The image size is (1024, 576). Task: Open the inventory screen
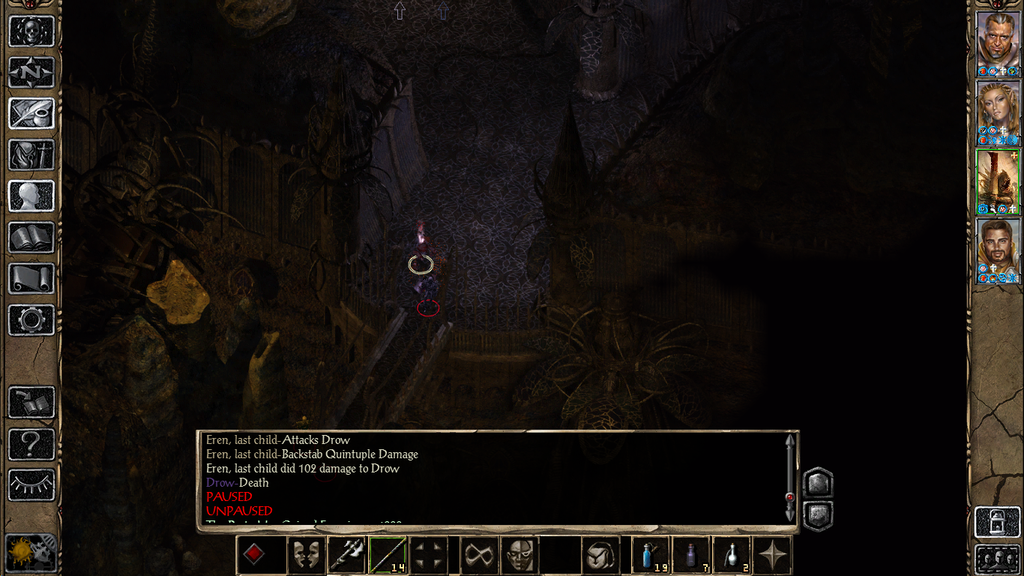[x=31, y=155]
